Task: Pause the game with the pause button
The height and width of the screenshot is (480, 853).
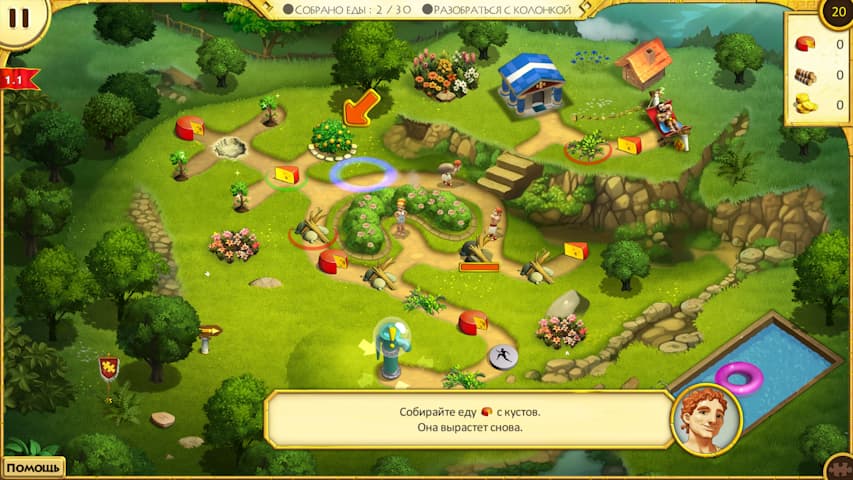Action: pyautogui.click(x=19, y=18)
